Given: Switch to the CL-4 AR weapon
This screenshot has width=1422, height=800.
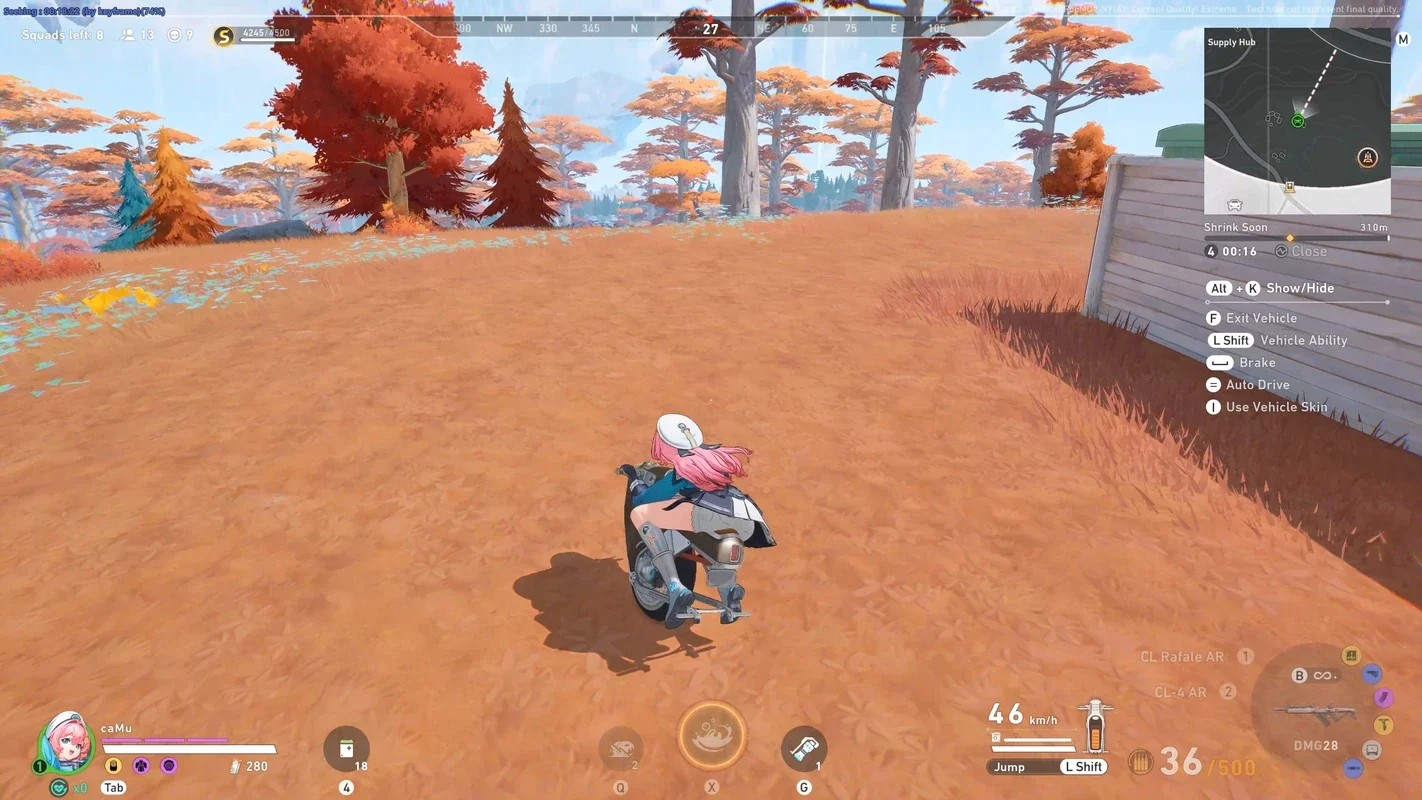Looking at the screenshot, I should (1180, 692).
